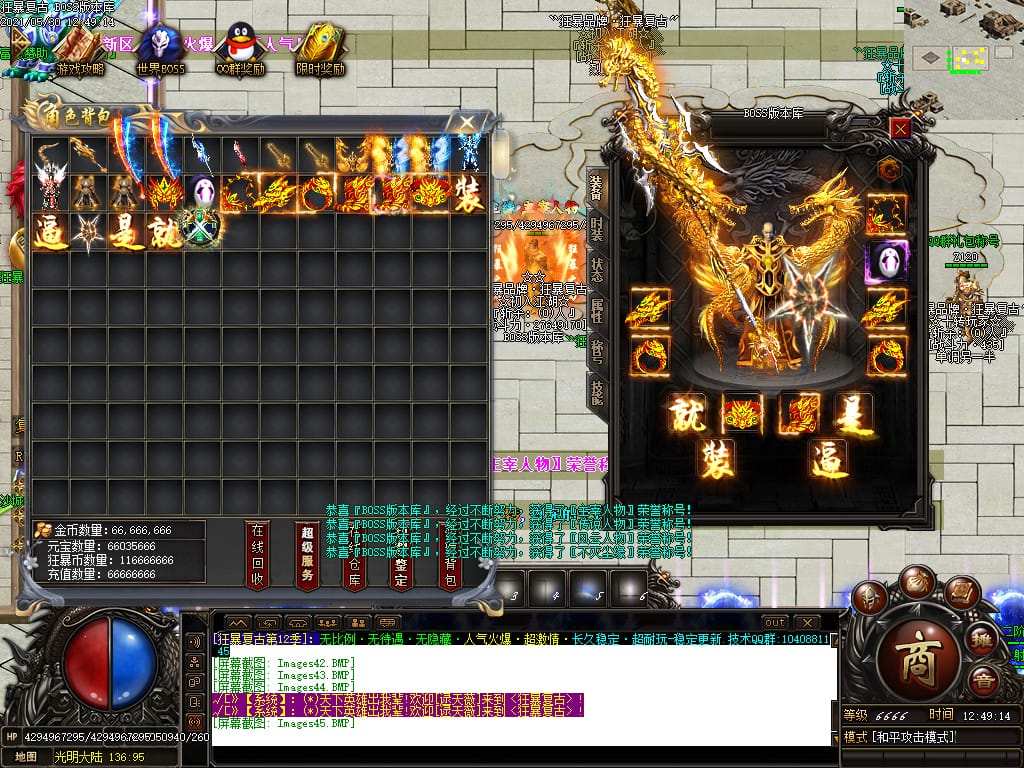Image resolution: width=1024 pixels, height=768 pixels.
Task: Click the 地图 map button
Action: 25,757
